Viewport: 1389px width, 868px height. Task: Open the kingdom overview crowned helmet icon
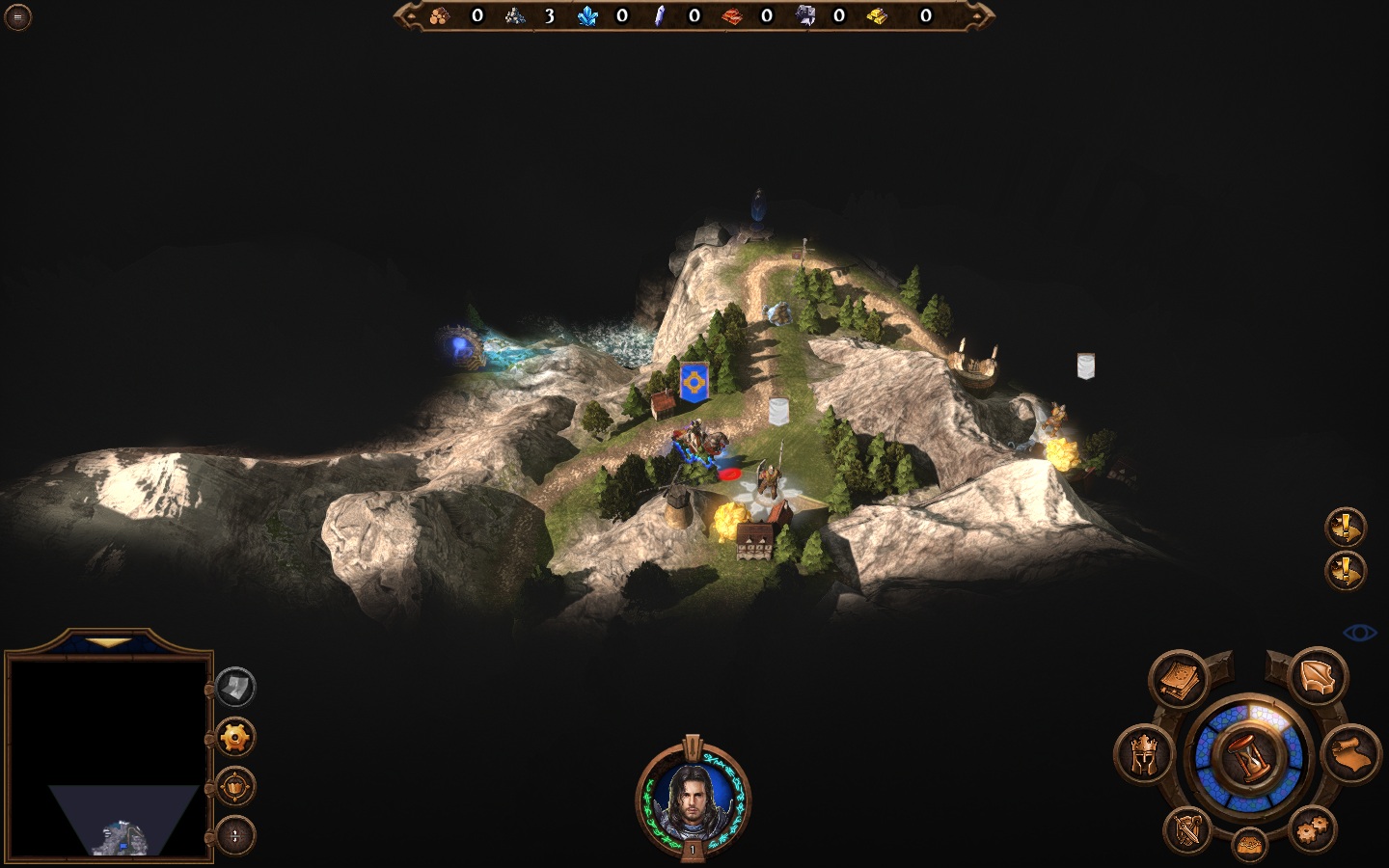(x=1144, y=754)
